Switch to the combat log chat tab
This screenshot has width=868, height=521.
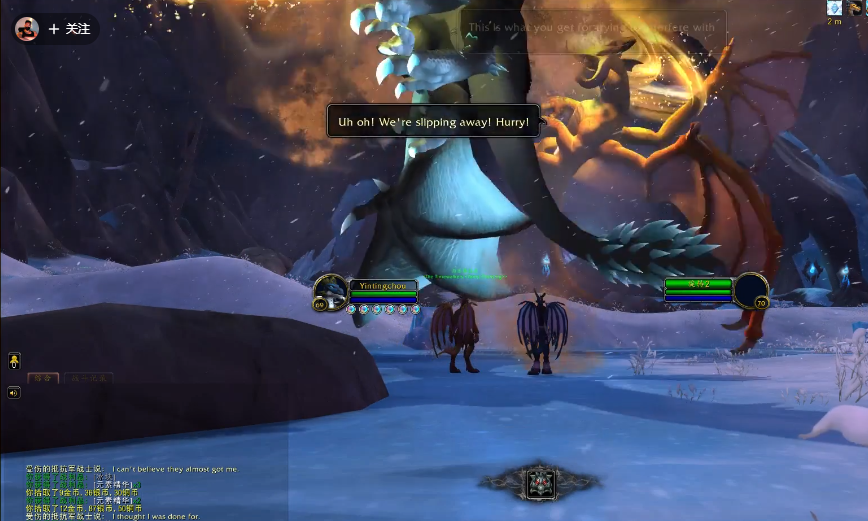88,378
